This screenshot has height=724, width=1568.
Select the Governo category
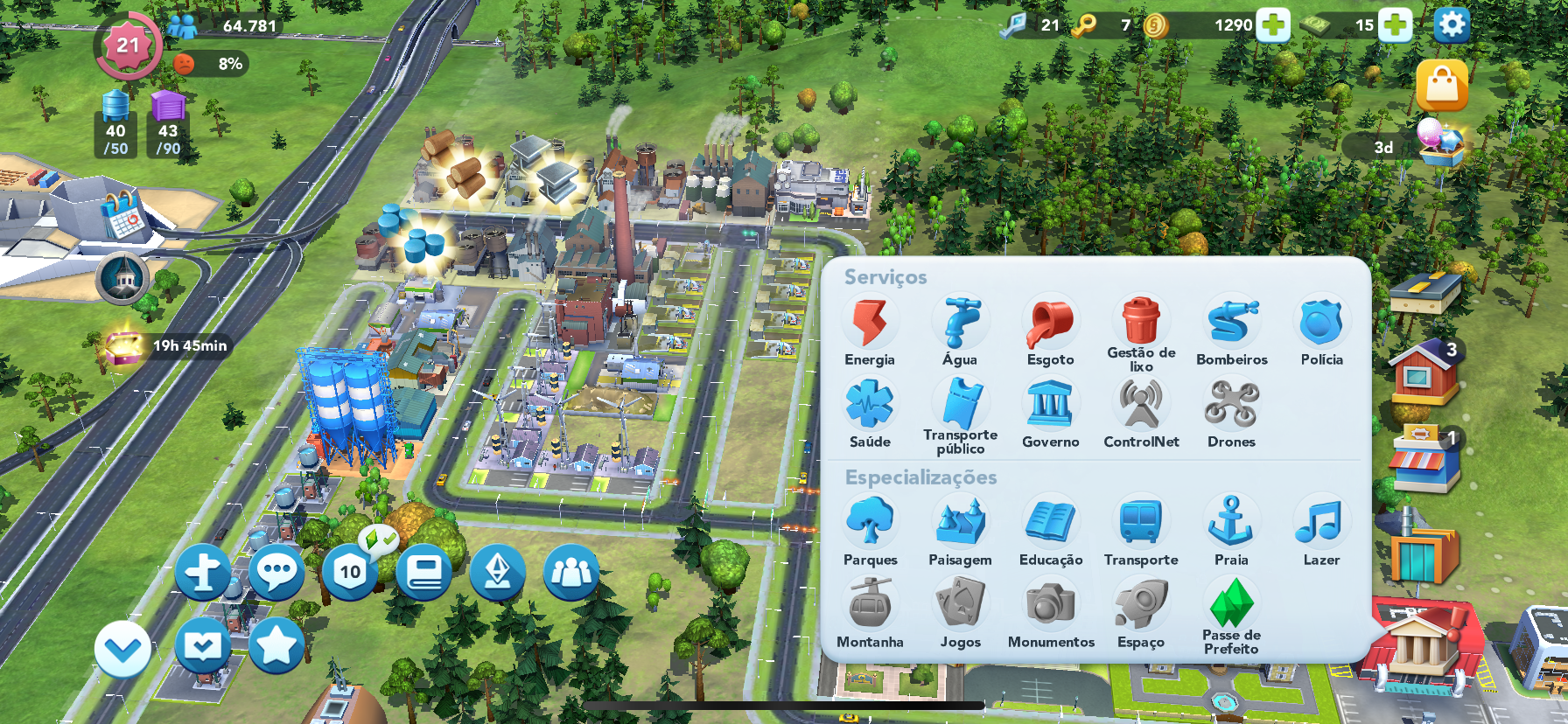(x=1050, y=406)
